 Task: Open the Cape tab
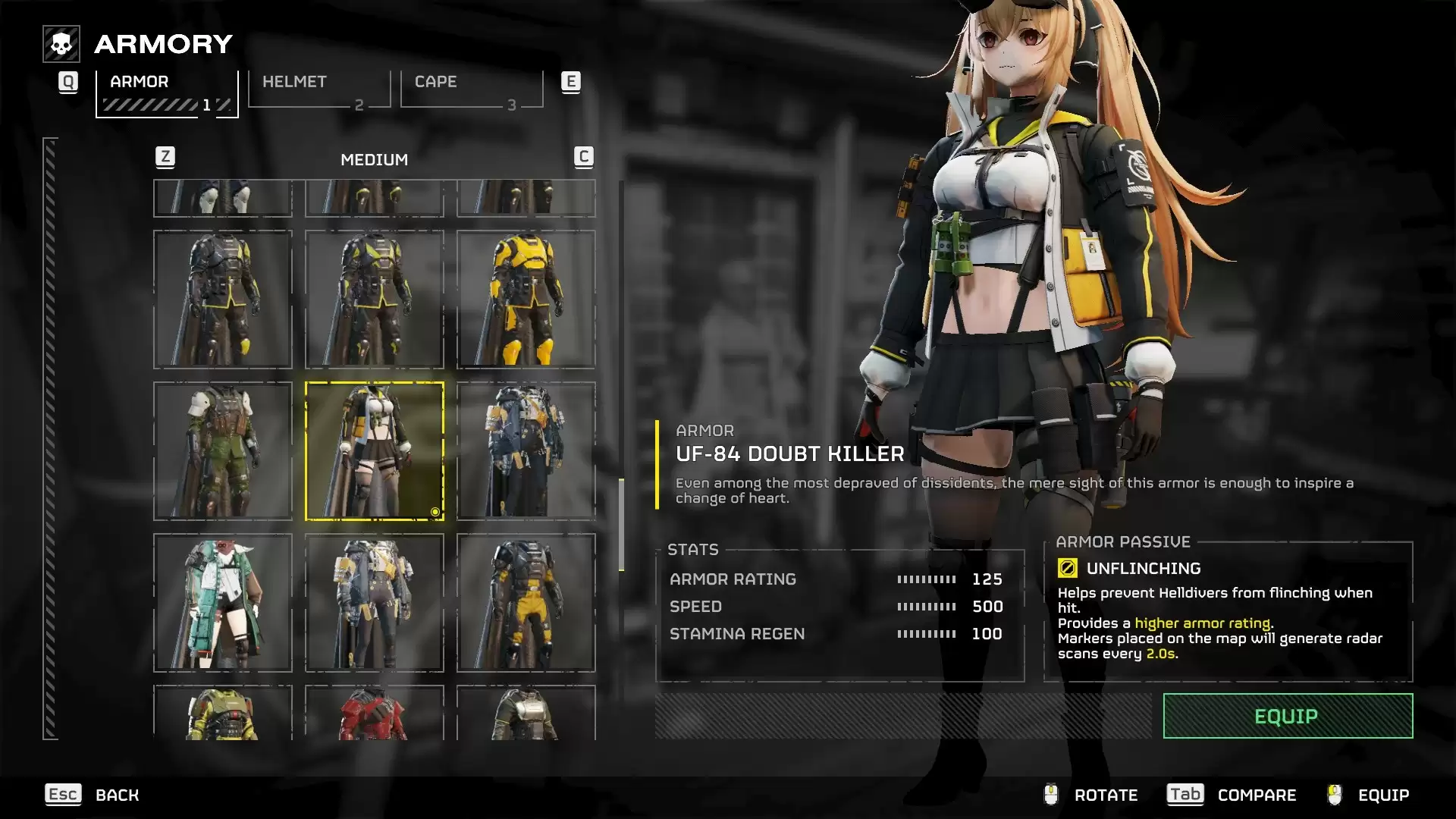[x=472, y=89]
